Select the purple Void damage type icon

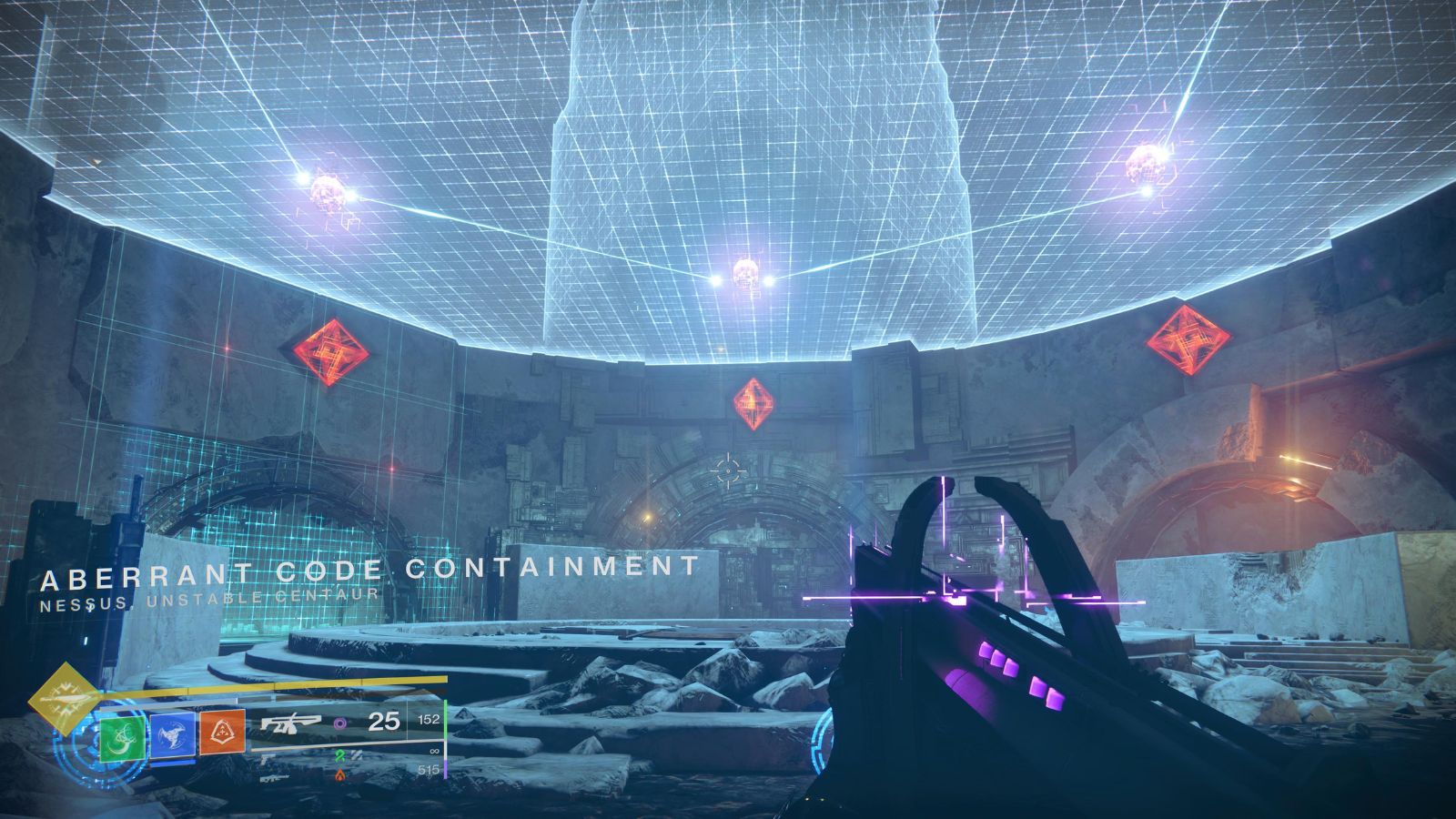click(x=341, y=723)
